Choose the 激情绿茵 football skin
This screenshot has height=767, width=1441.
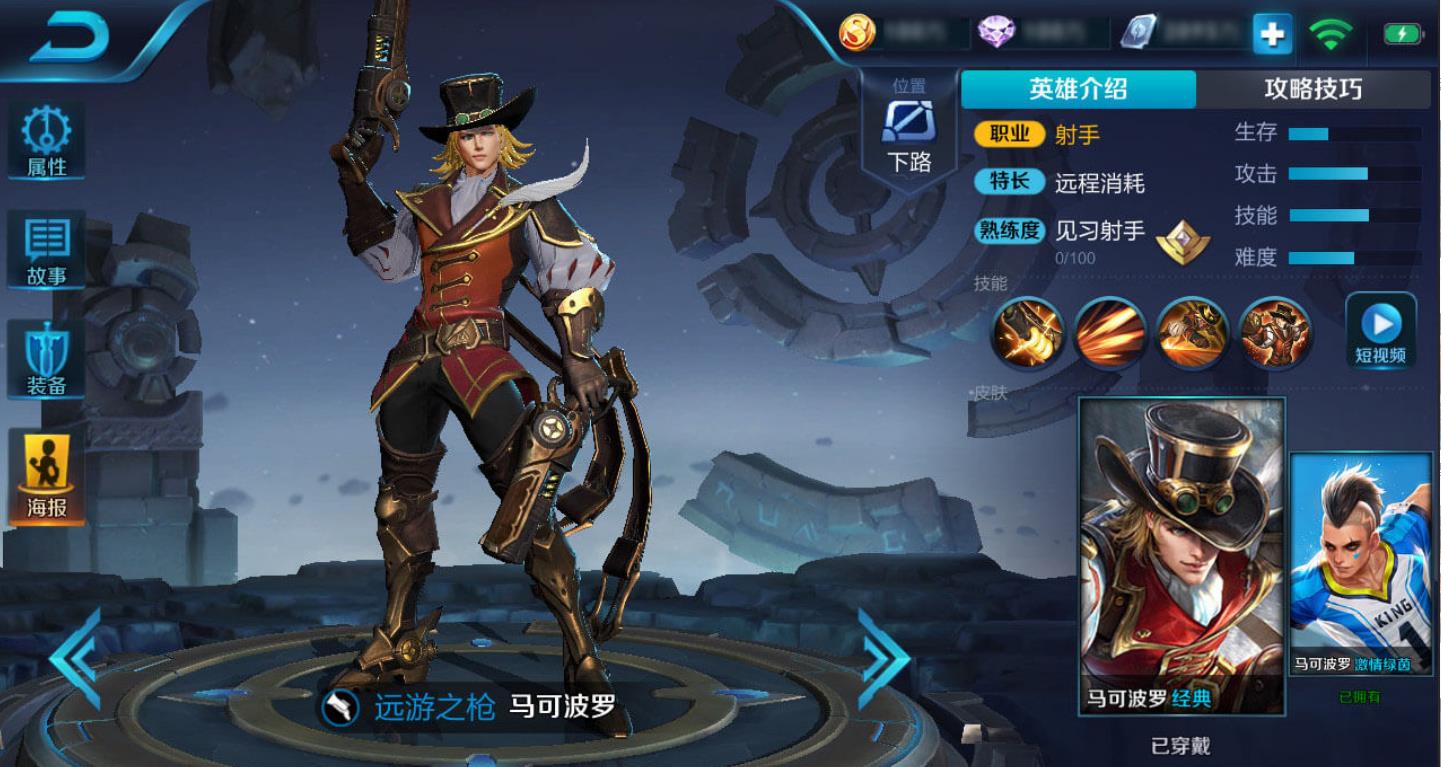tap(1360, 565)
